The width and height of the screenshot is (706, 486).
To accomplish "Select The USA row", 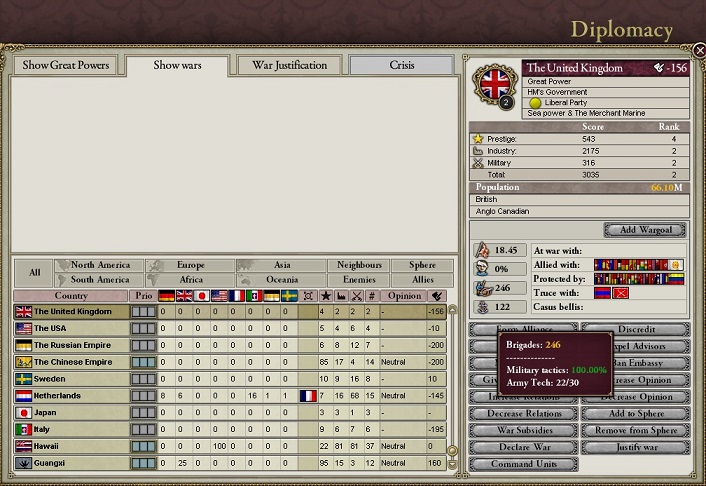I will pos(70,328).
